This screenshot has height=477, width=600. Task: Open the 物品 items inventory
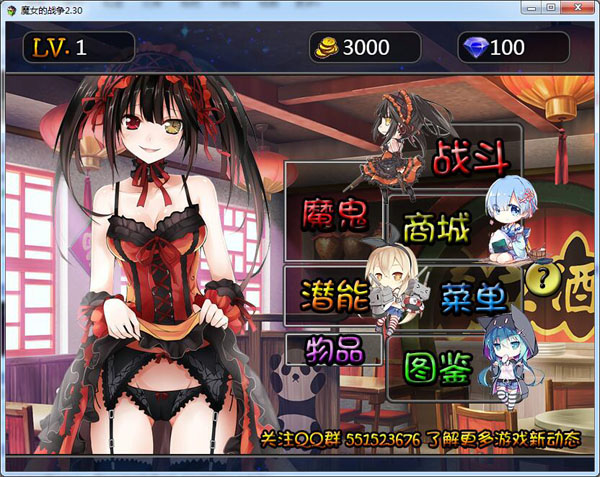(334, 349)
